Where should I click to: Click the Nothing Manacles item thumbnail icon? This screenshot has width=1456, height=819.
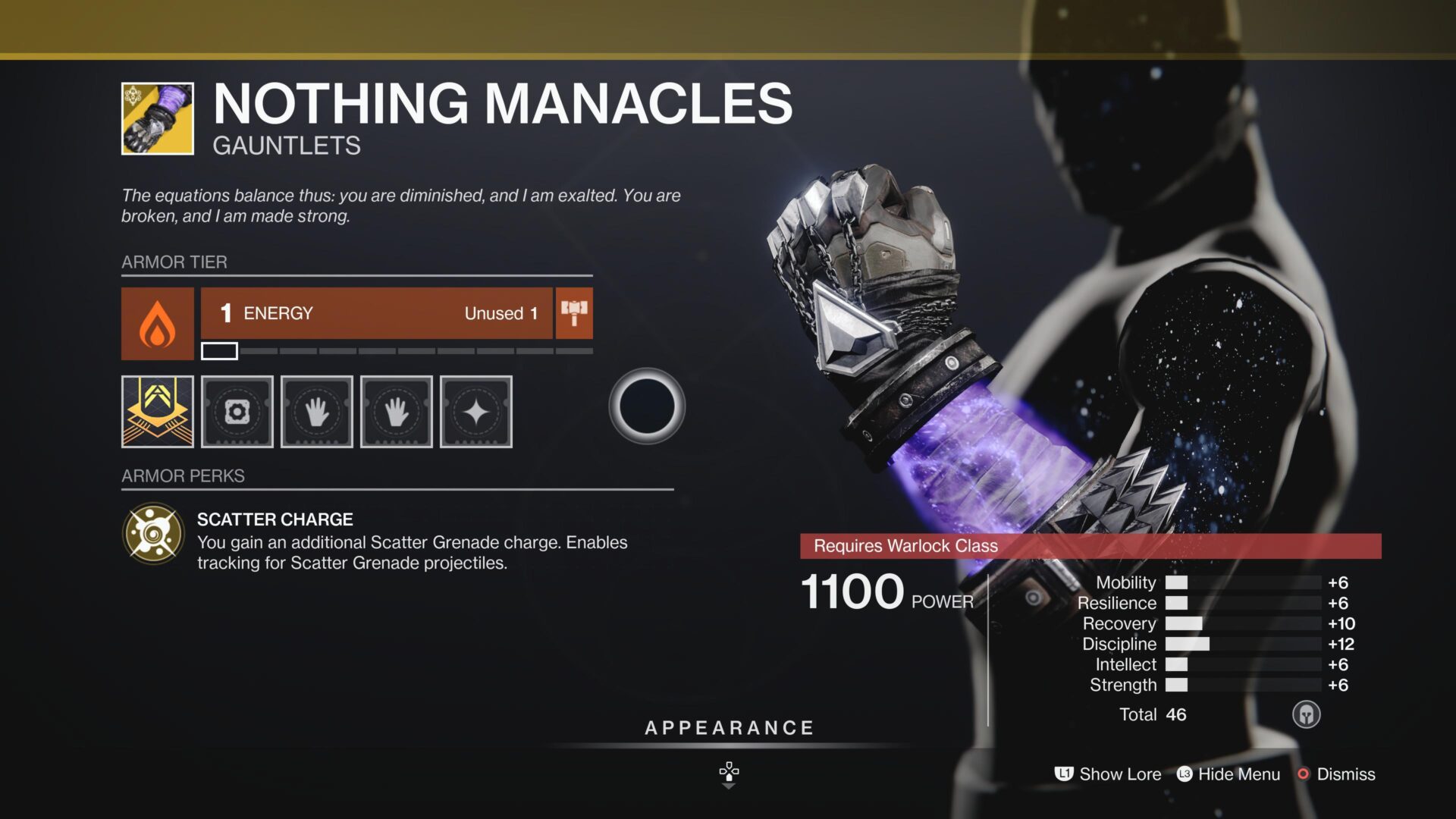156,118
